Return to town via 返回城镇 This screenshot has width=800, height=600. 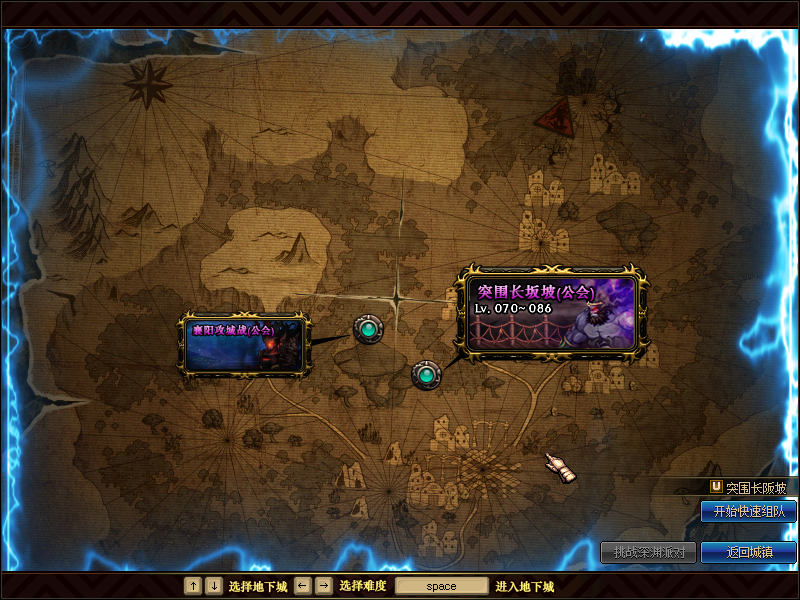coord(748,552)
